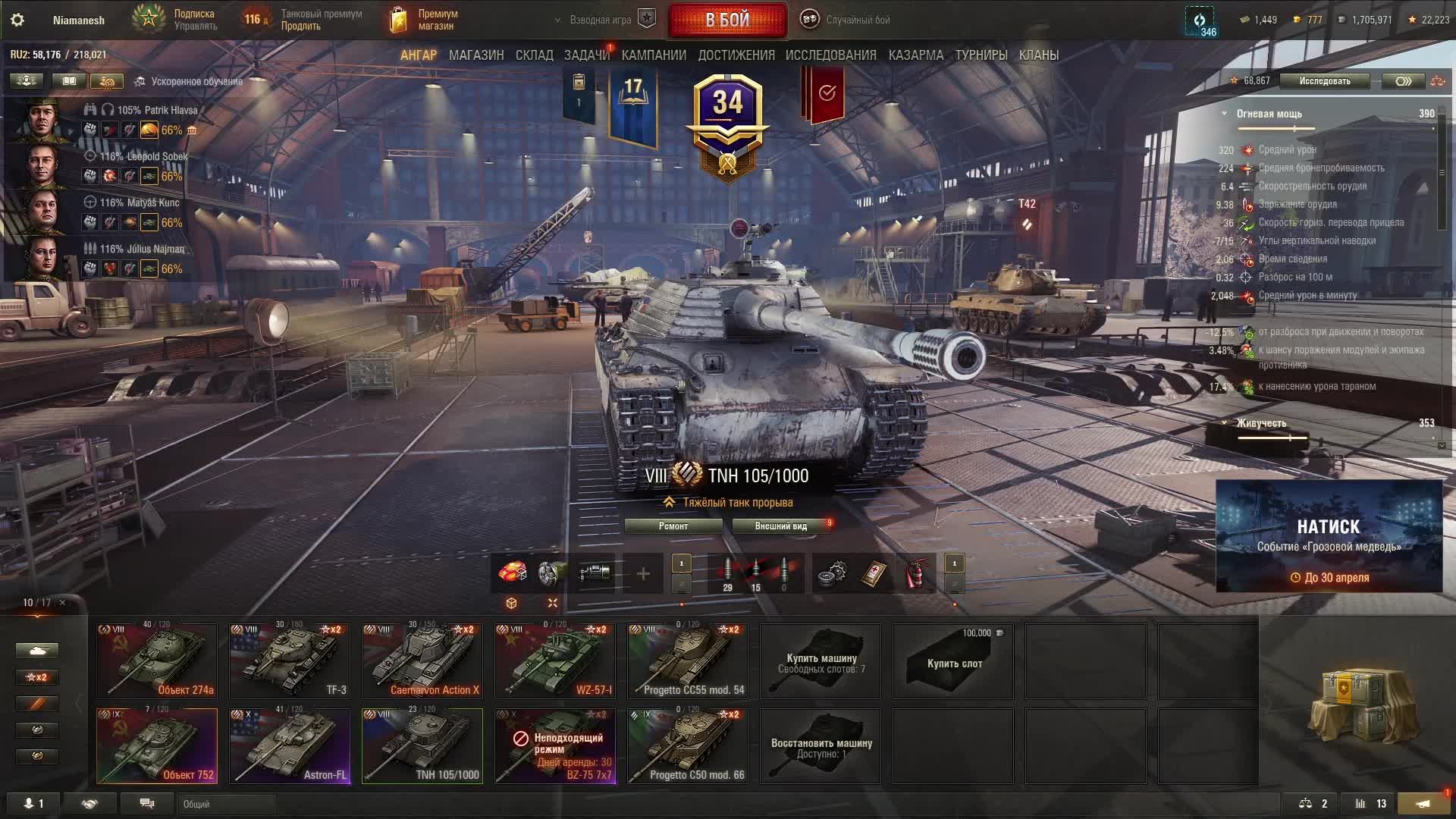Select the Объект 274а tank in carousel

(157, 661)
